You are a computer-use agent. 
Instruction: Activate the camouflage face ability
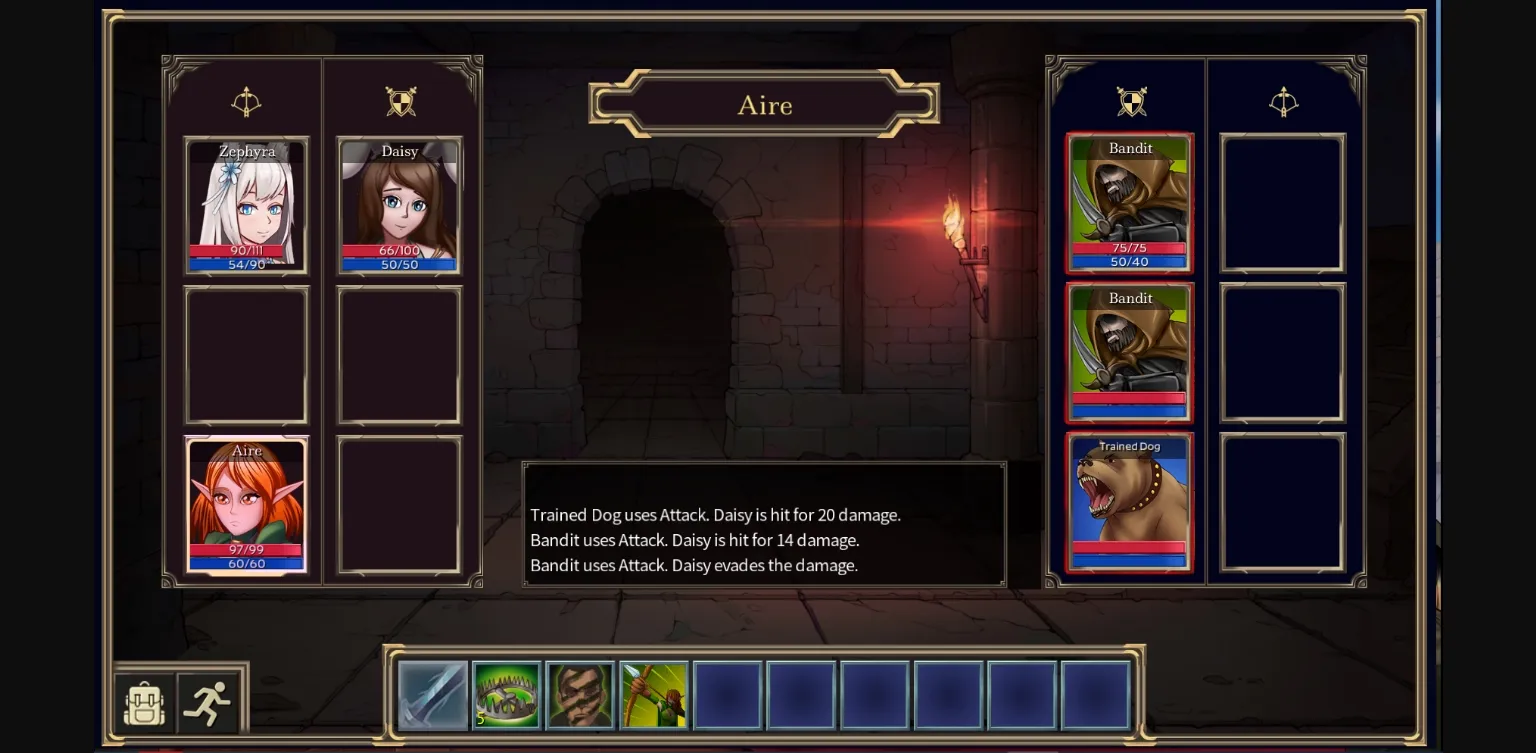580,694
